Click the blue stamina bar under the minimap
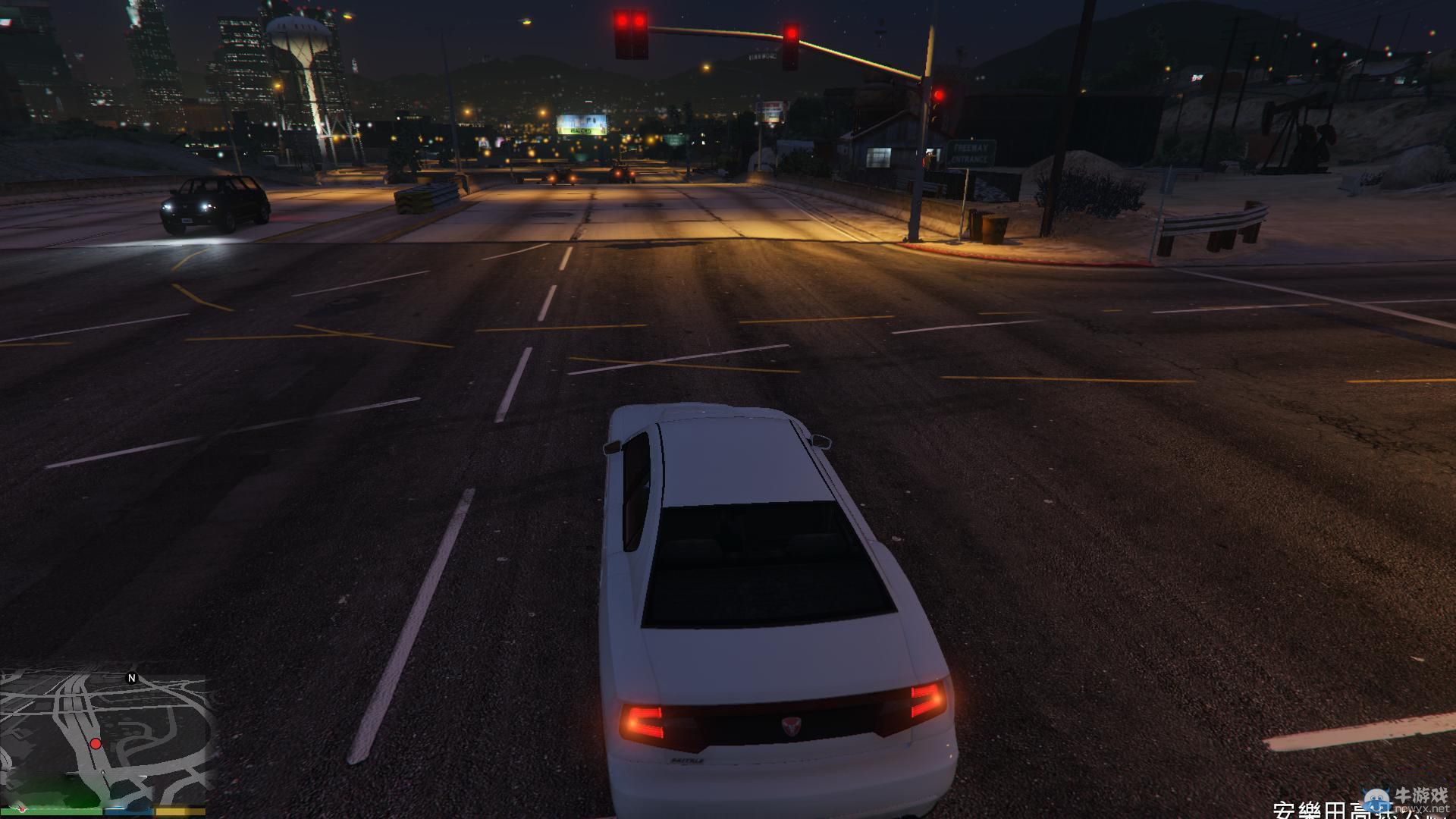This screenshot has height=819, width=1456. click(x=128, y=811)
